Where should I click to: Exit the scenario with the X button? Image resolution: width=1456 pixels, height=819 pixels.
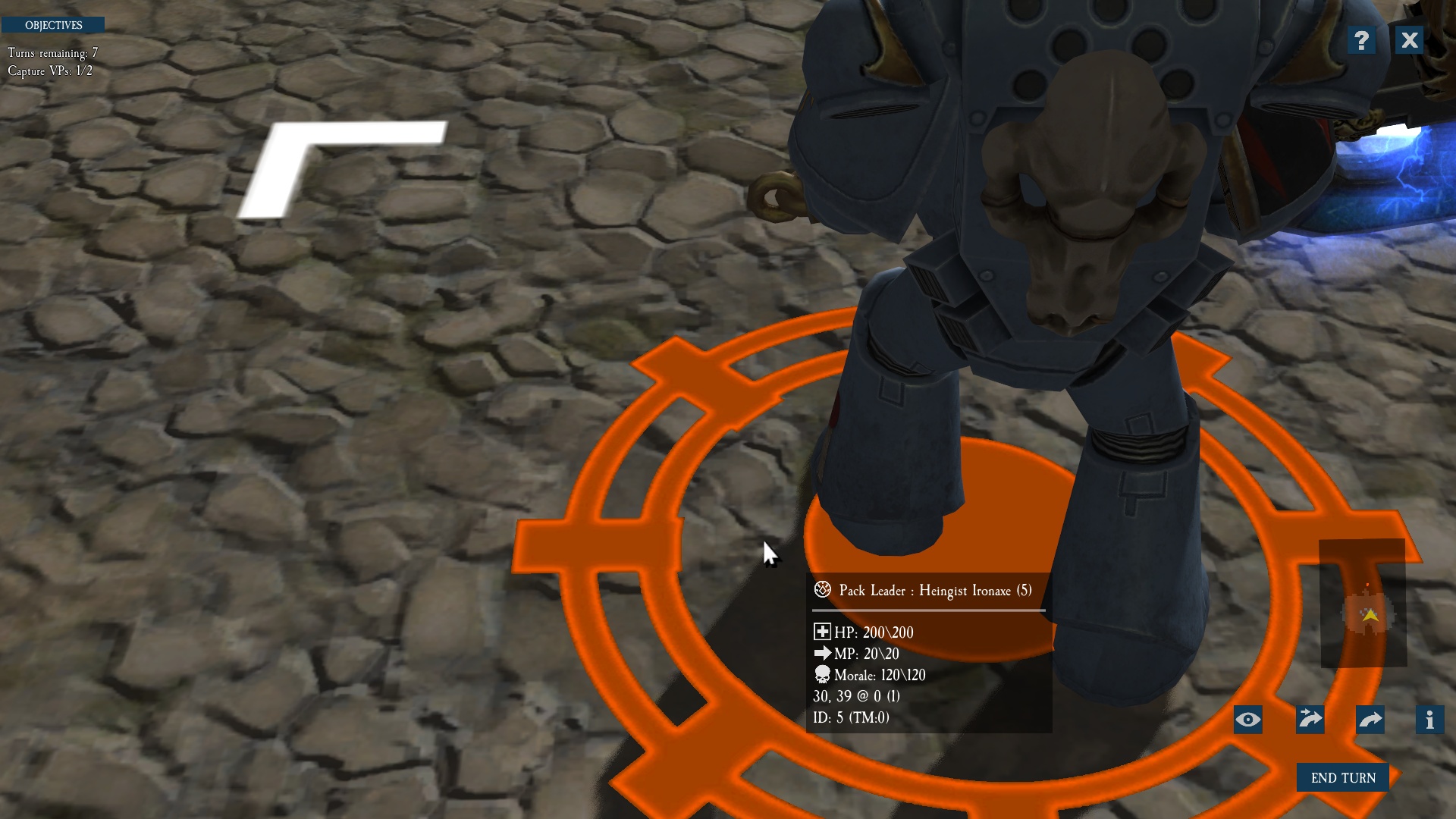click(x=1409, y=40)
